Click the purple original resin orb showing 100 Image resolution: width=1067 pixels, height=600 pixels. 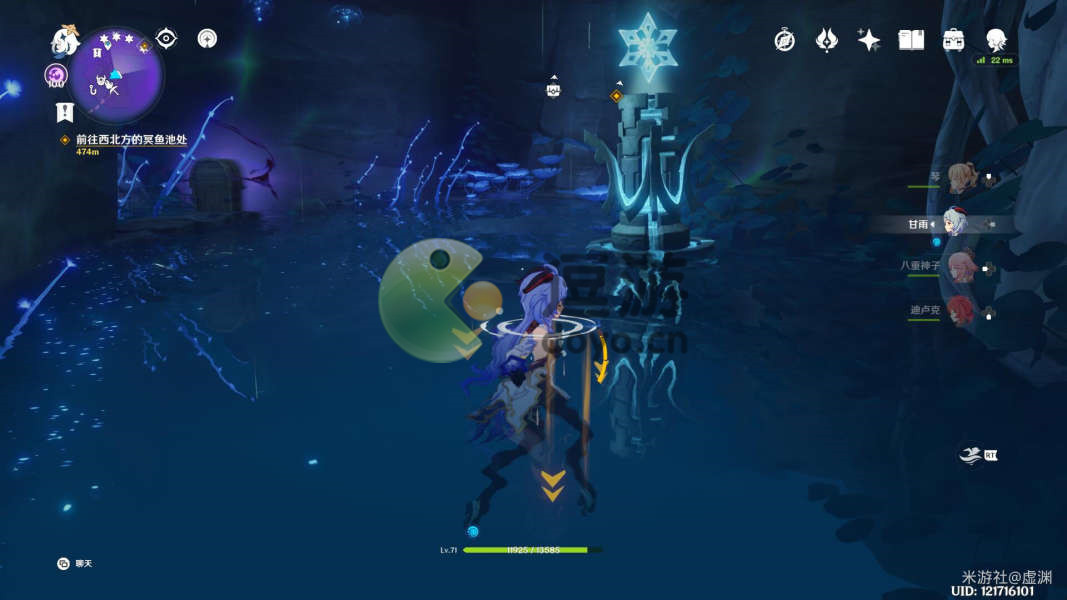point(55,76)
